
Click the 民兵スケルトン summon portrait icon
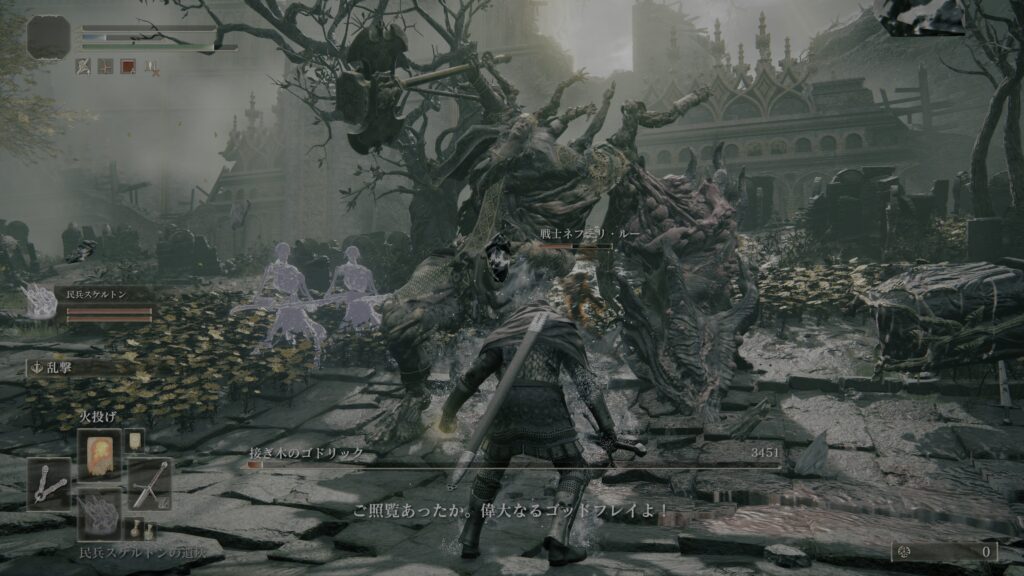(x=40, y=302)
